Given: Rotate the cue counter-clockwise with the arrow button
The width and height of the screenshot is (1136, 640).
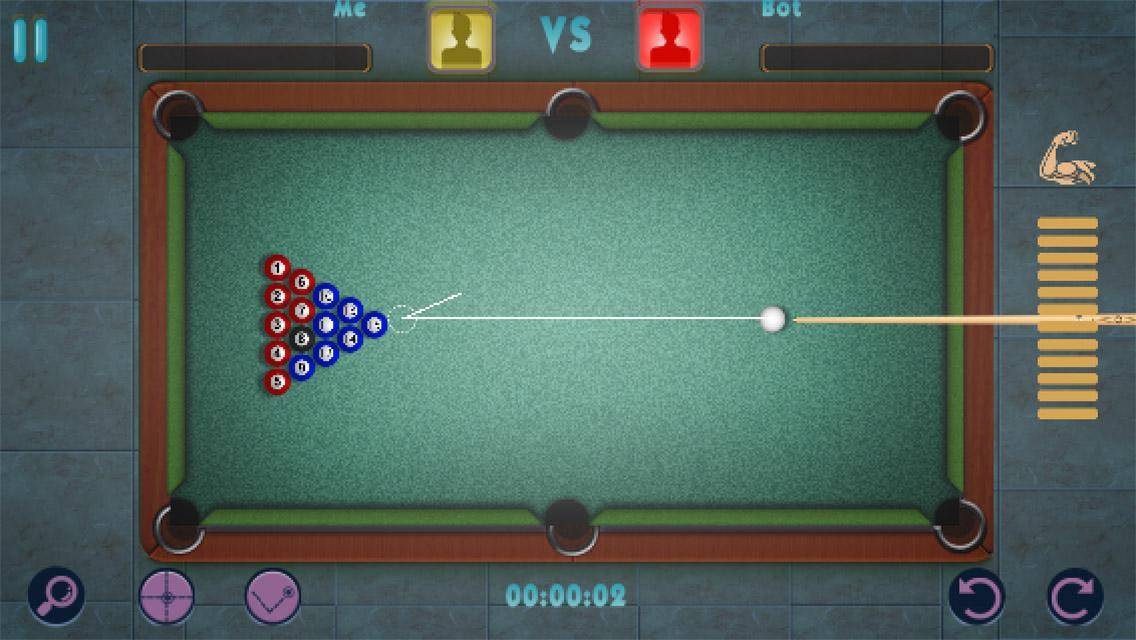Looking at the screenshot, I should coord(976,596).
